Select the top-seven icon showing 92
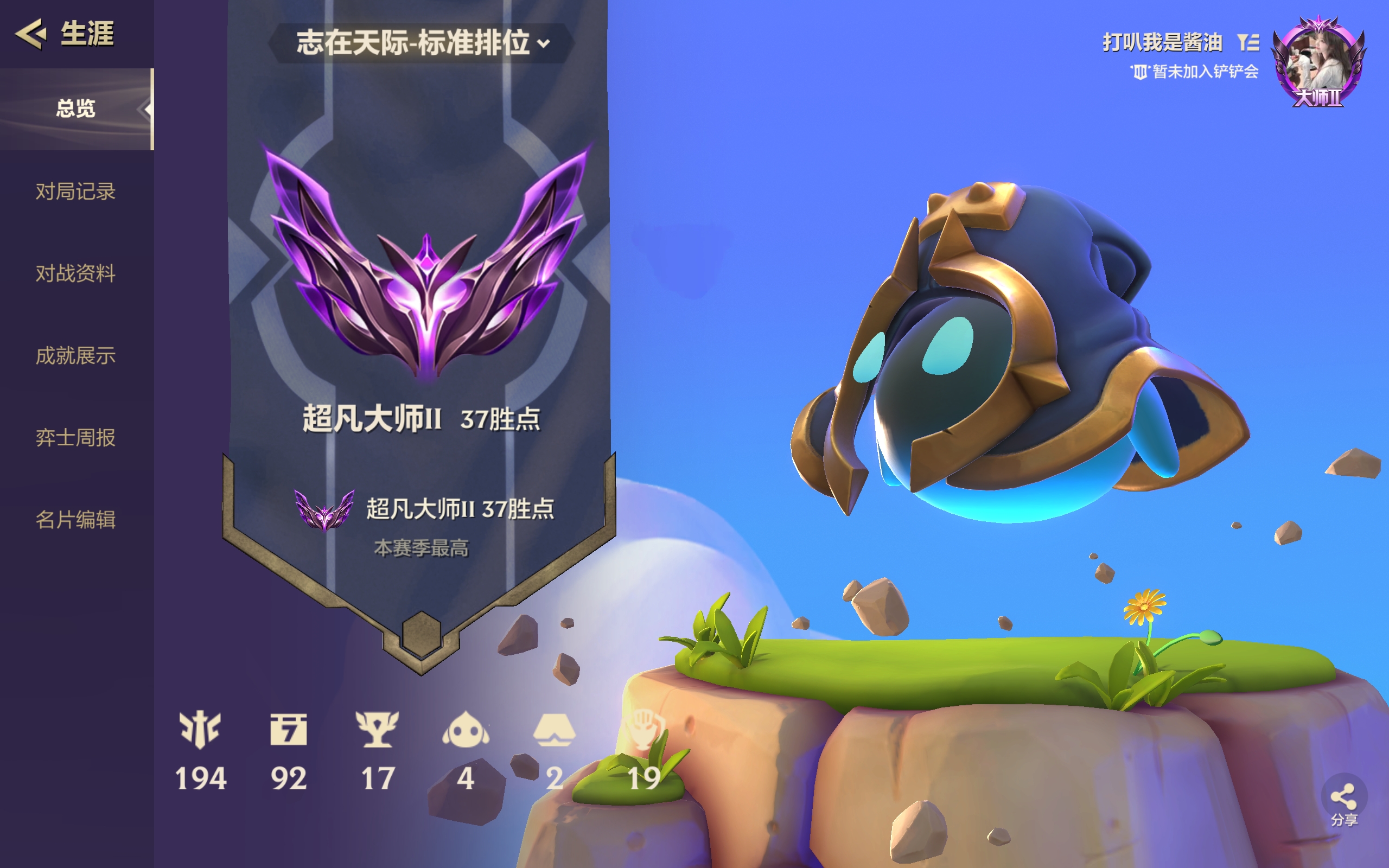Image resolution: width=1389 pixels, height=868 pixels. click(x=289, y=730)
